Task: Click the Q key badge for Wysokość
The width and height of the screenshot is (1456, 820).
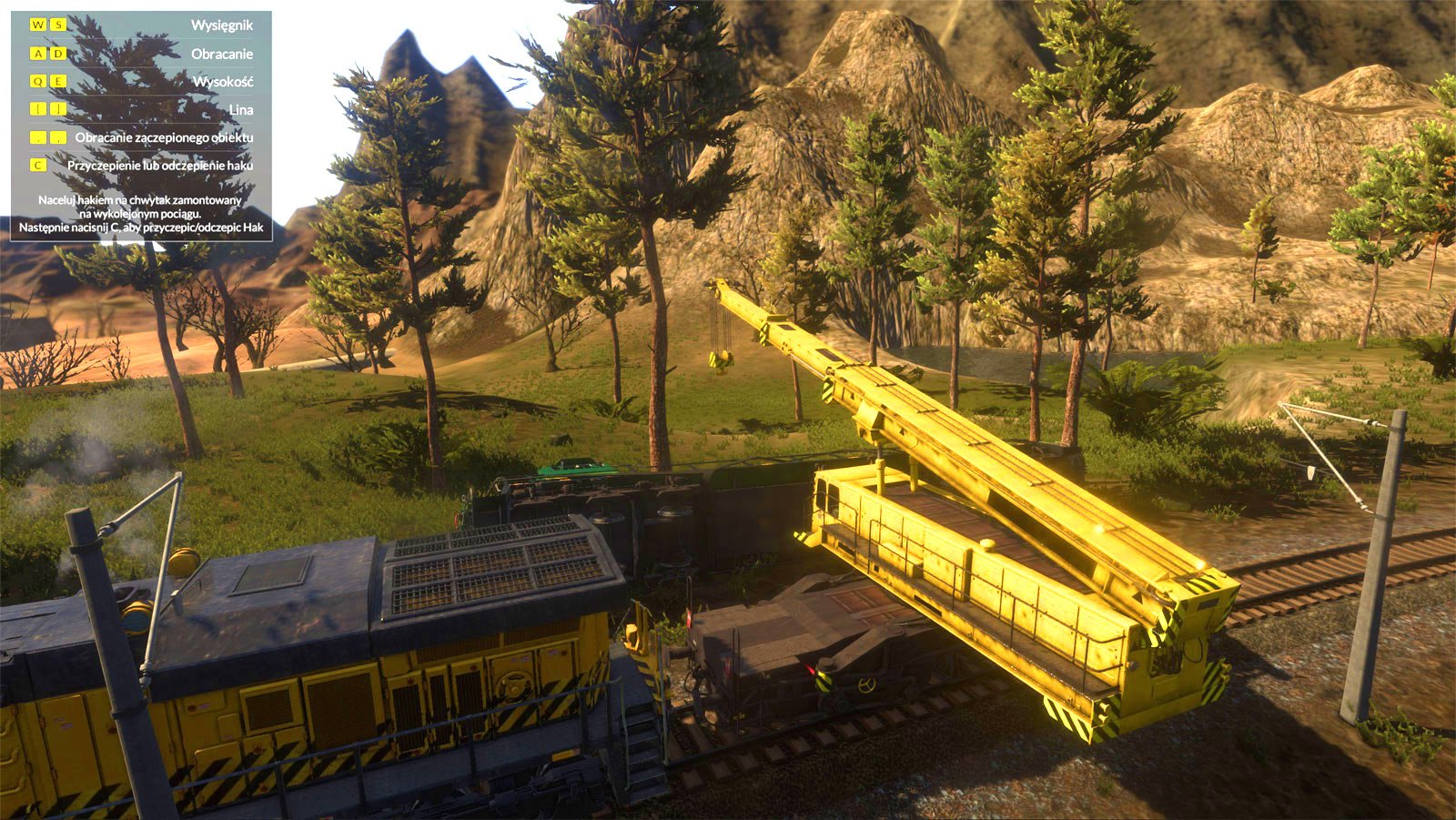Action: coord(36,81)
